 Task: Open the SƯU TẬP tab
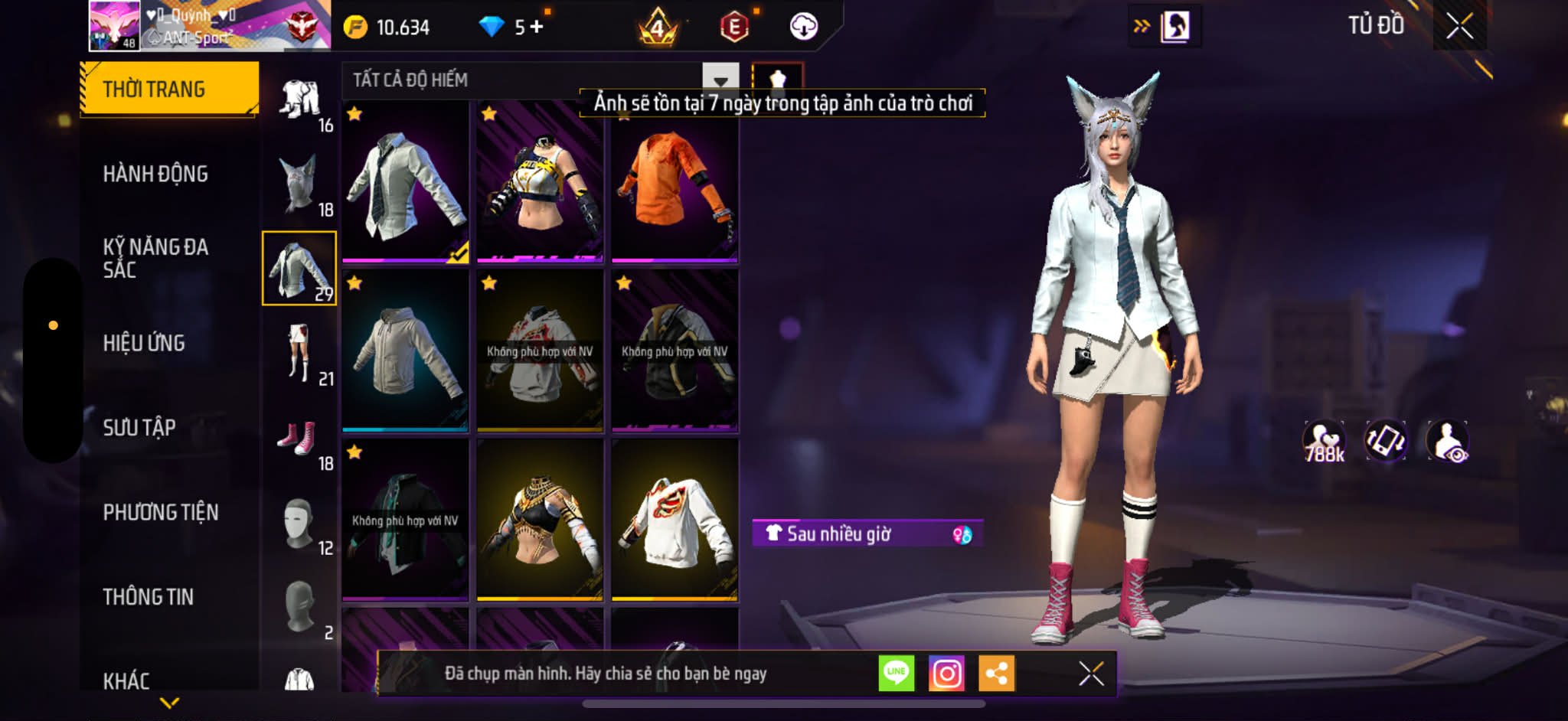[139, 427]
